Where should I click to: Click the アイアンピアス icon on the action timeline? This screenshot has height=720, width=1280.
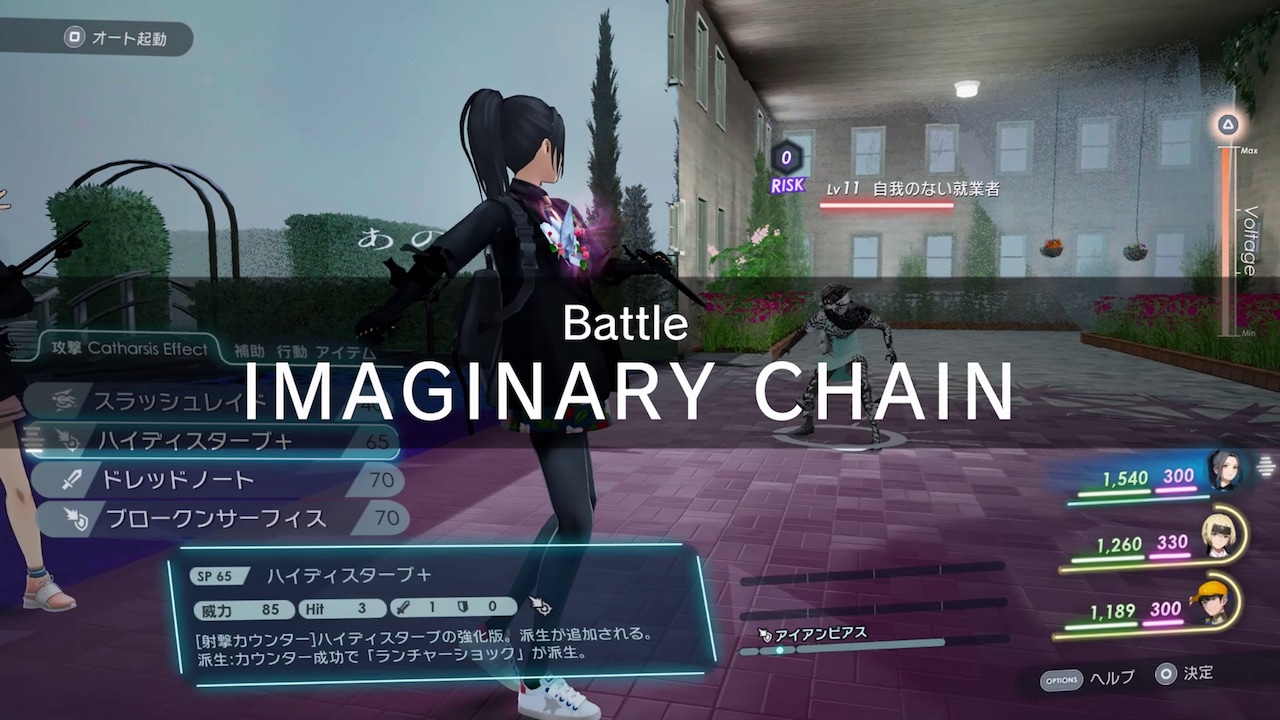[763, 632]
